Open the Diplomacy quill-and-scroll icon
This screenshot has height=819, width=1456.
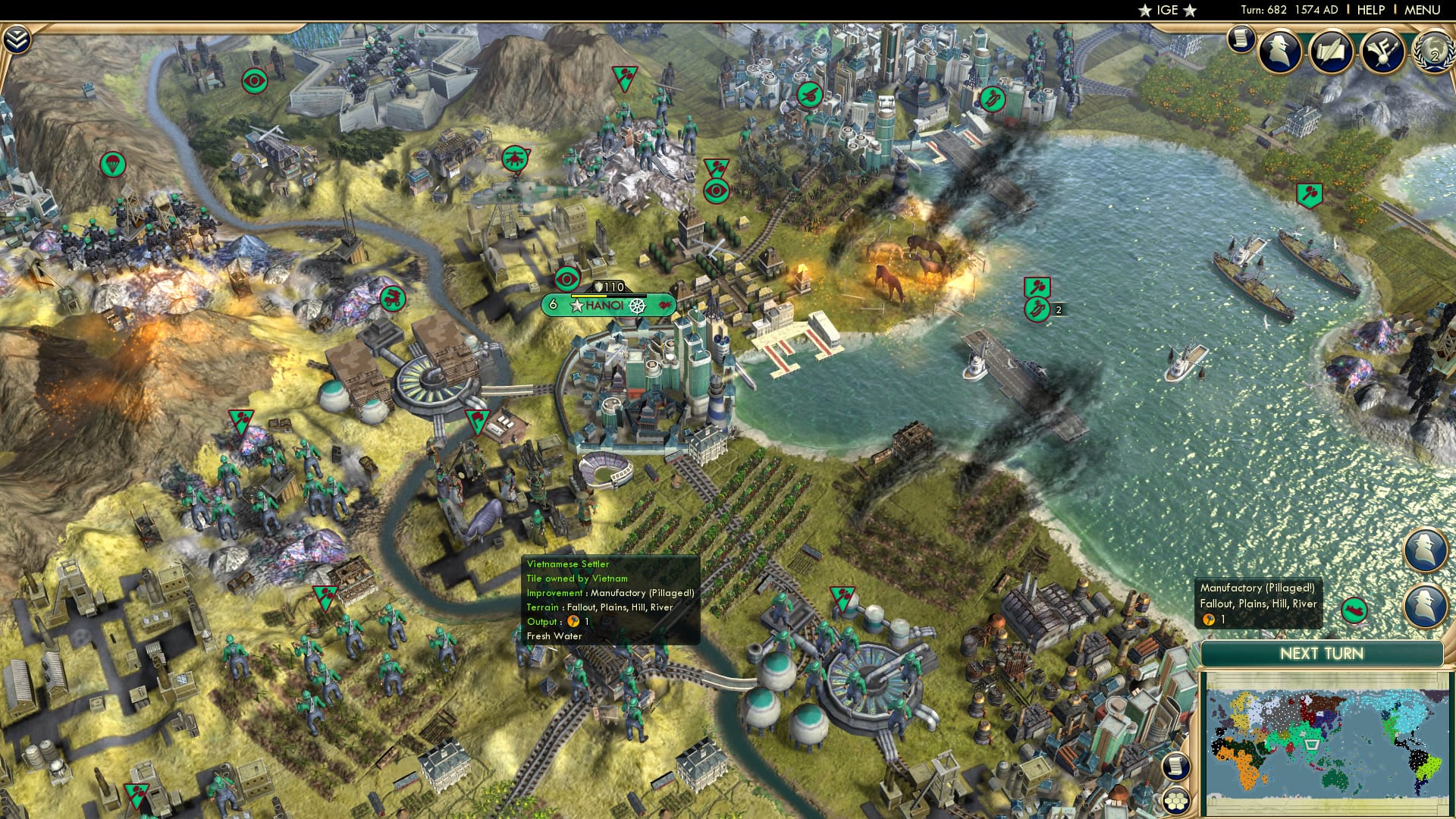1331,52
